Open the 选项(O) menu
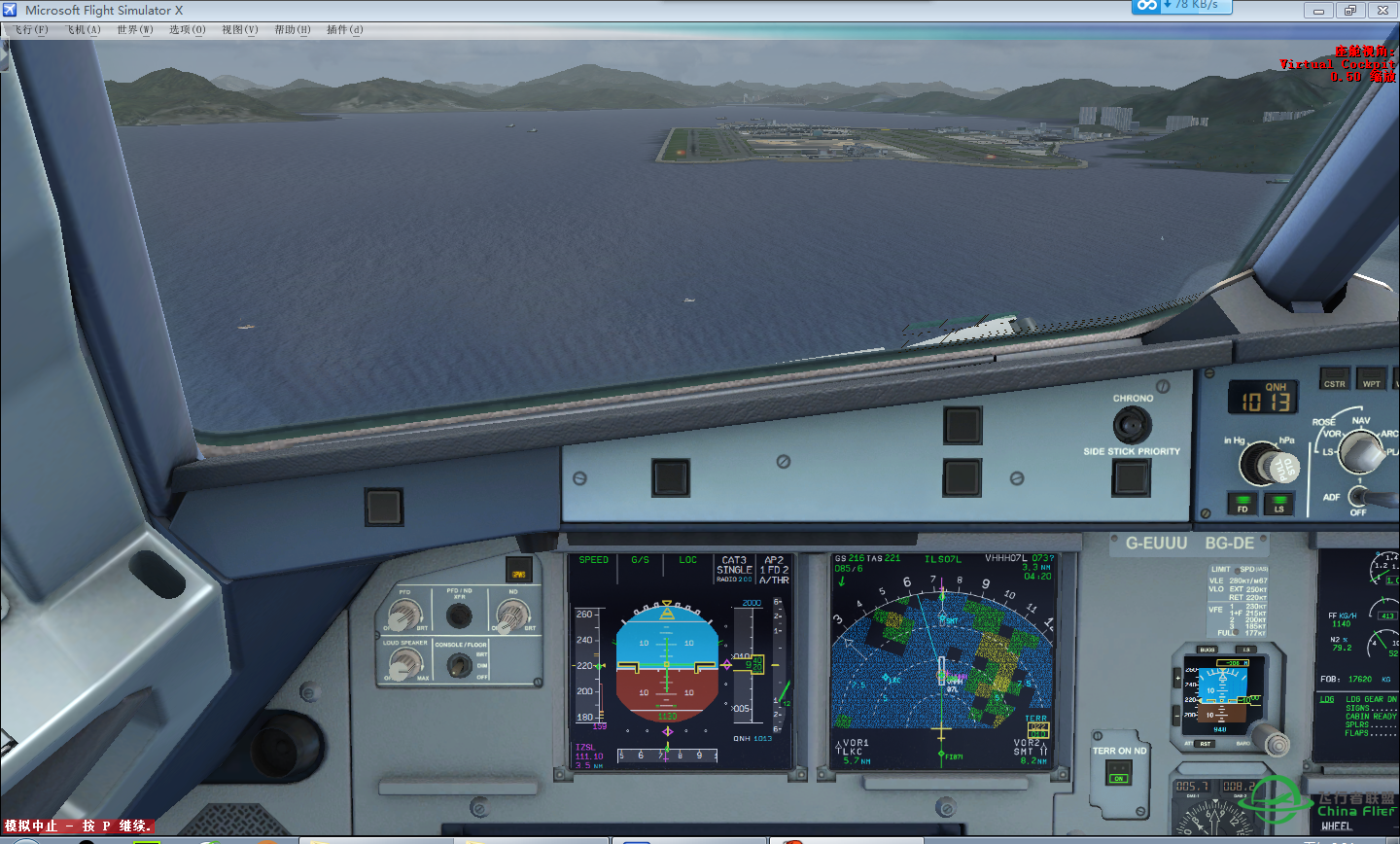 coord(188,29)
